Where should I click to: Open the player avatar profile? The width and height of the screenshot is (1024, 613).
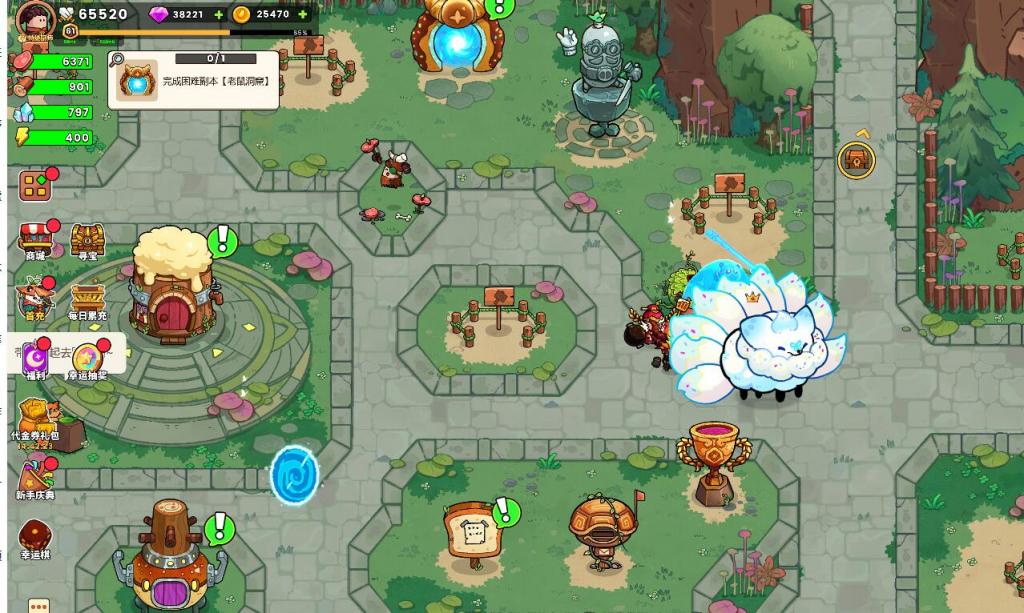36,17
